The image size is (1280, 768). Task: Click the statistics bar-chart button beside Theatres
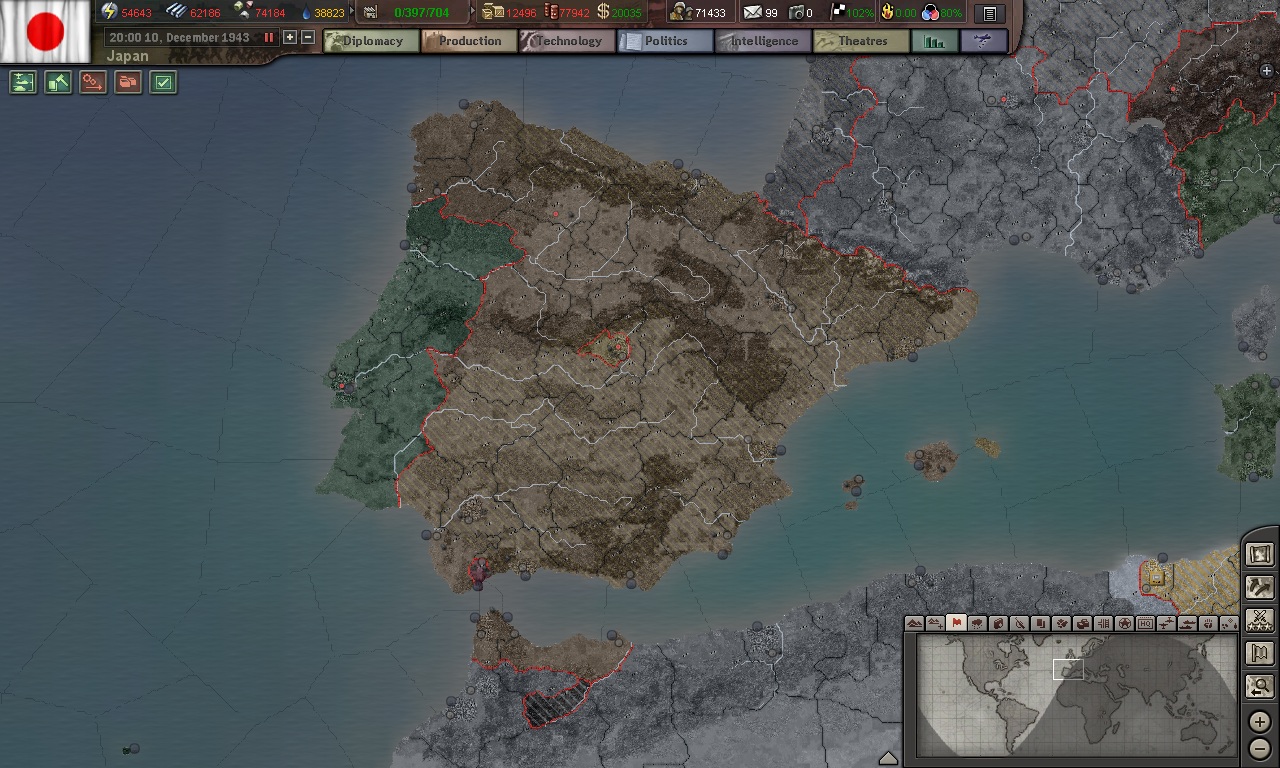point(934,41)
